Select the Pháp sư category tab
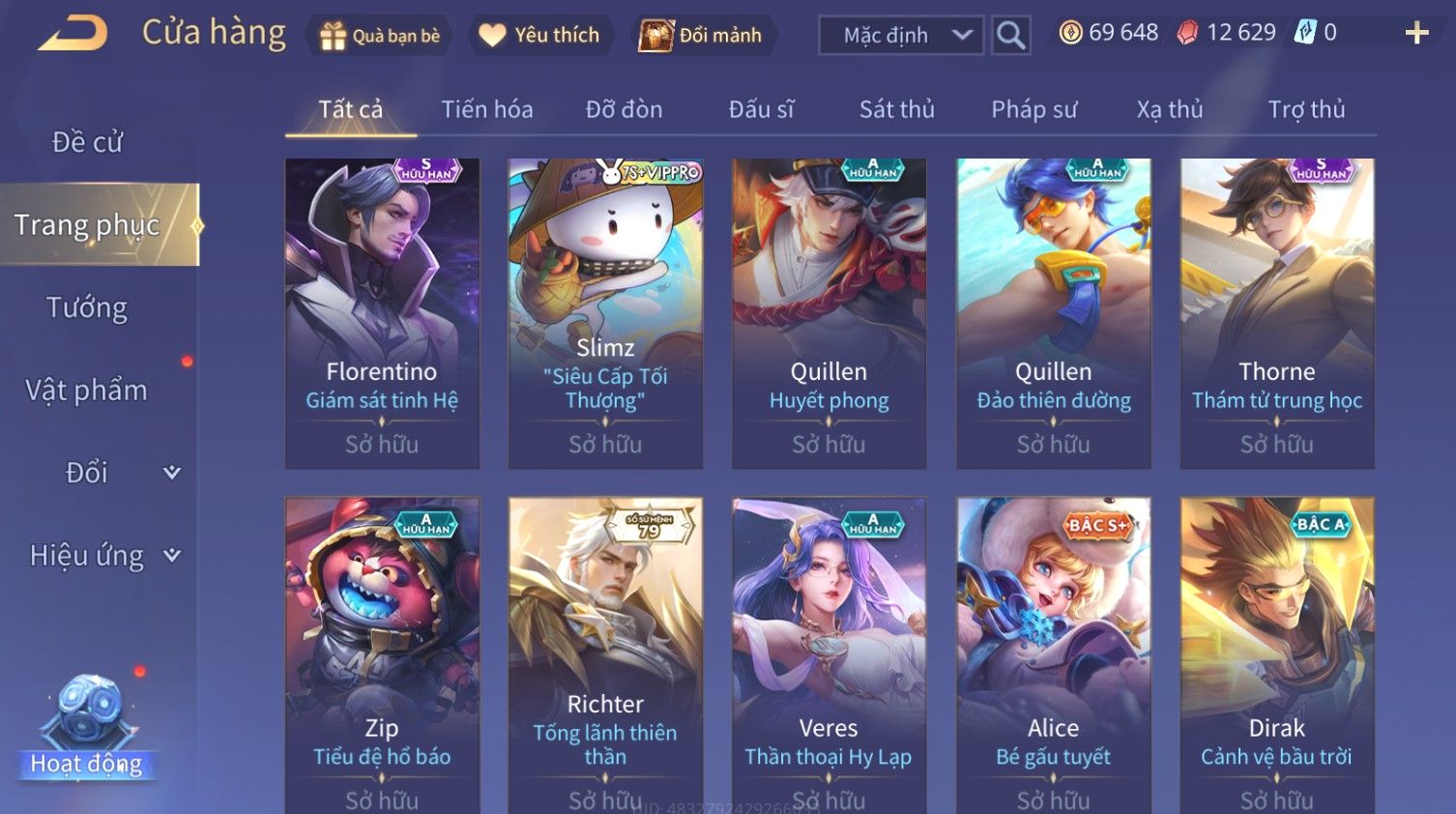This screenshot has height=814, width=1456. (1034, 109)
